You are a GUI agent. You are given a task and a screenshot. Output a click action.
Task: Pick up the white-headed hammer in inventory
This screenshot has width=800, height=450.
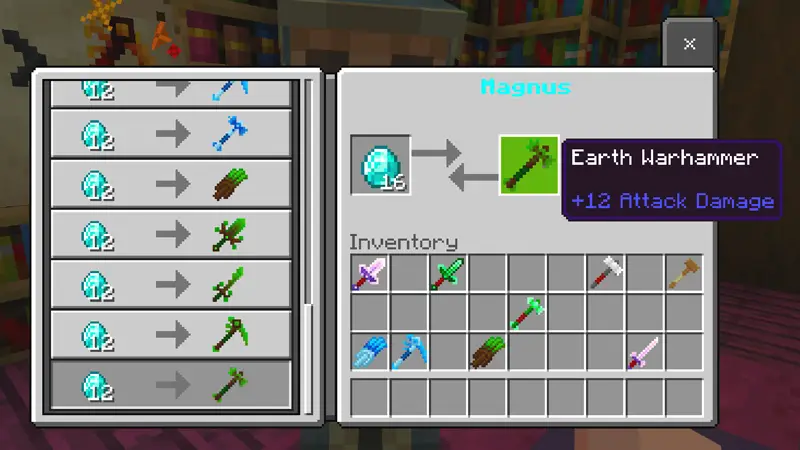(605, 274)
